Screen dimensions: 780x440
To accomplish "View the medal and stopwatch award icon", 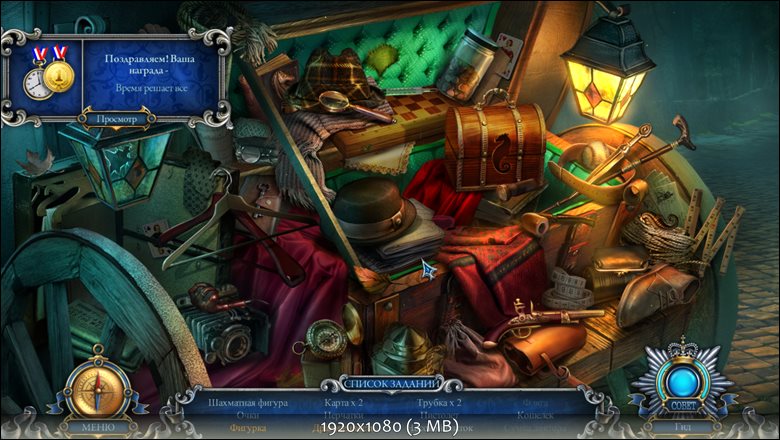I will click(46, 71).
